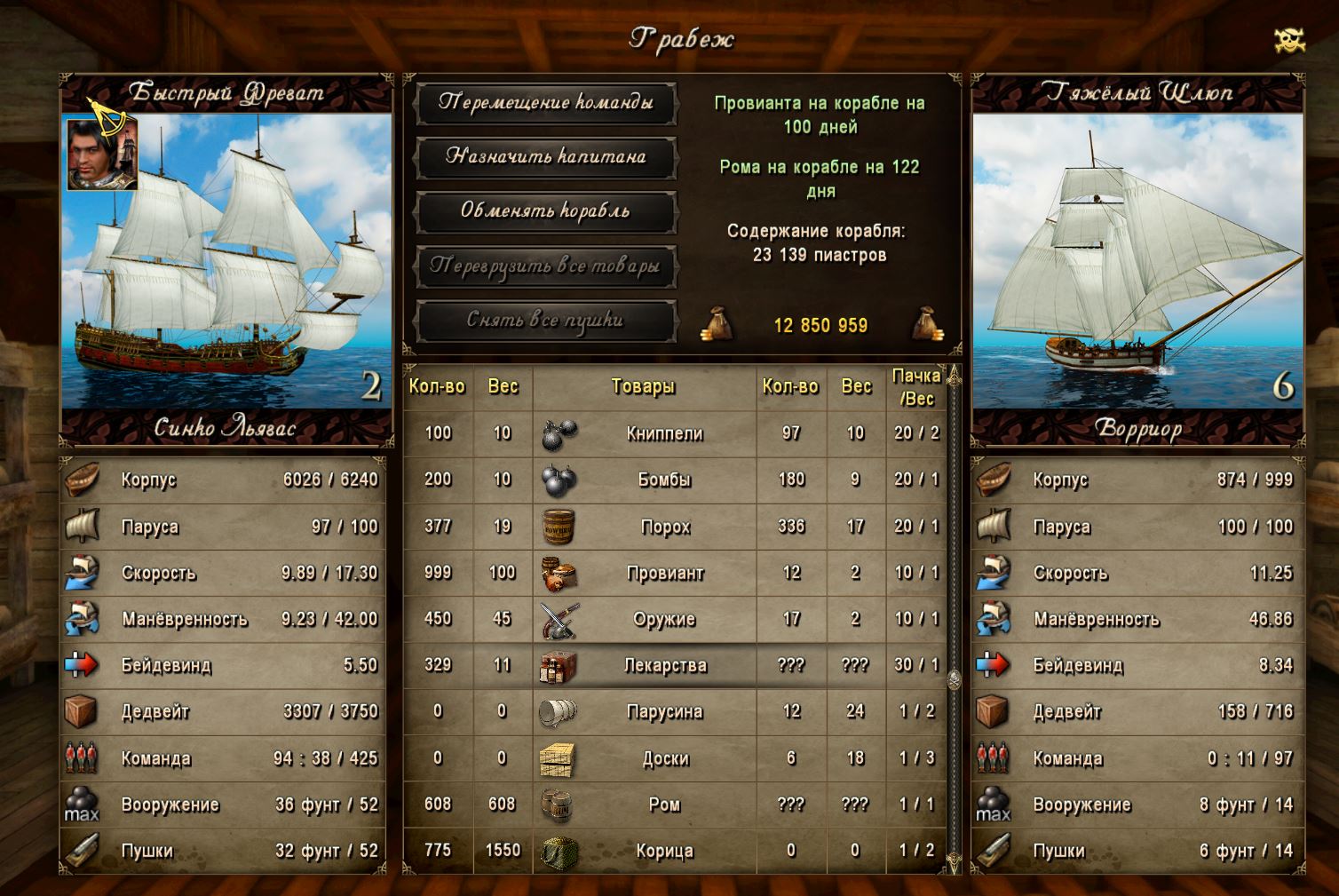Close the plunder screen with the skull icon
Screen dimensions: 1339x896
tap(1289, 40)
